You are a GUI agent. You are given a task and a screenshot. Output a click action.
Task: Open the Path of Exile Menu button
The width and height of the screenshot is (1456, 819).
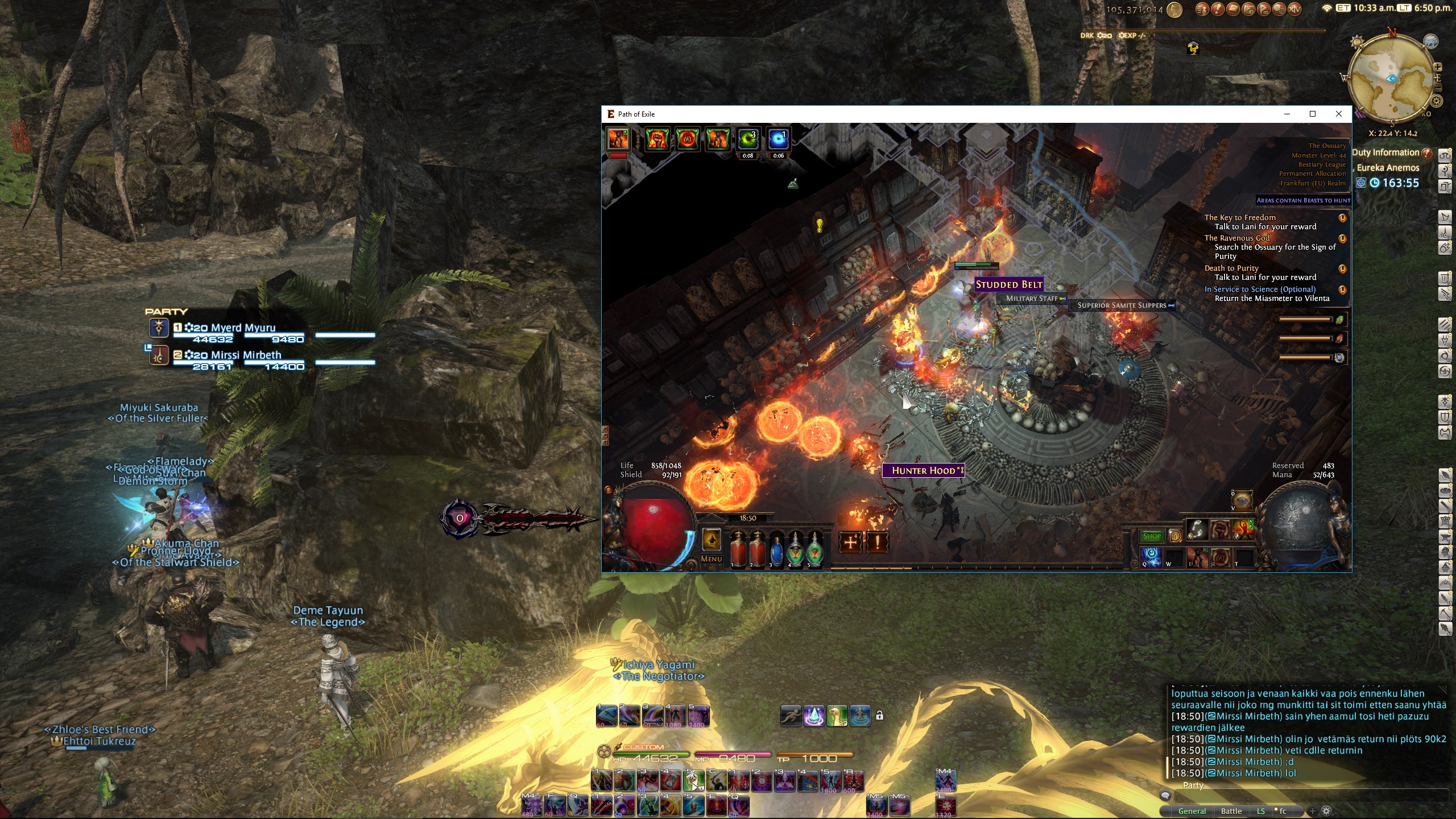712,559
